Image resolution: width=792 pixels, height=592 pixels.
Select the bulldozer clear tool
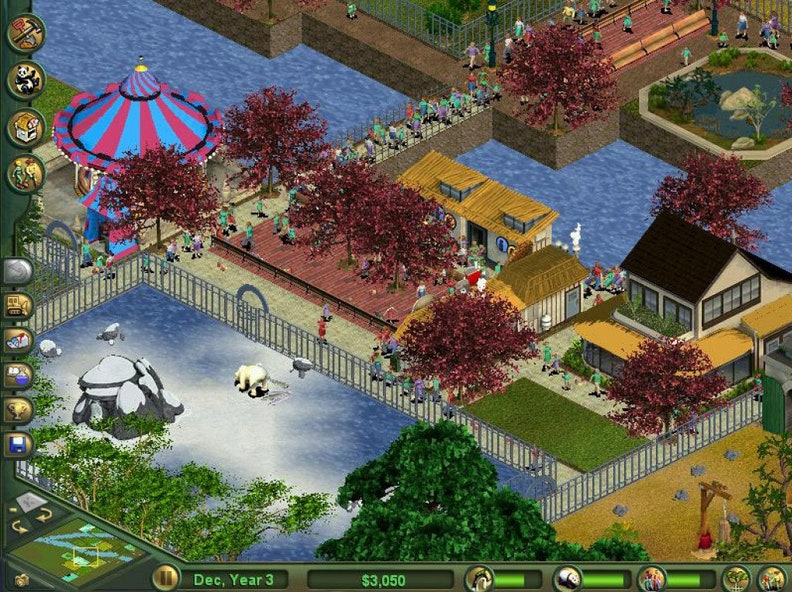19,305
